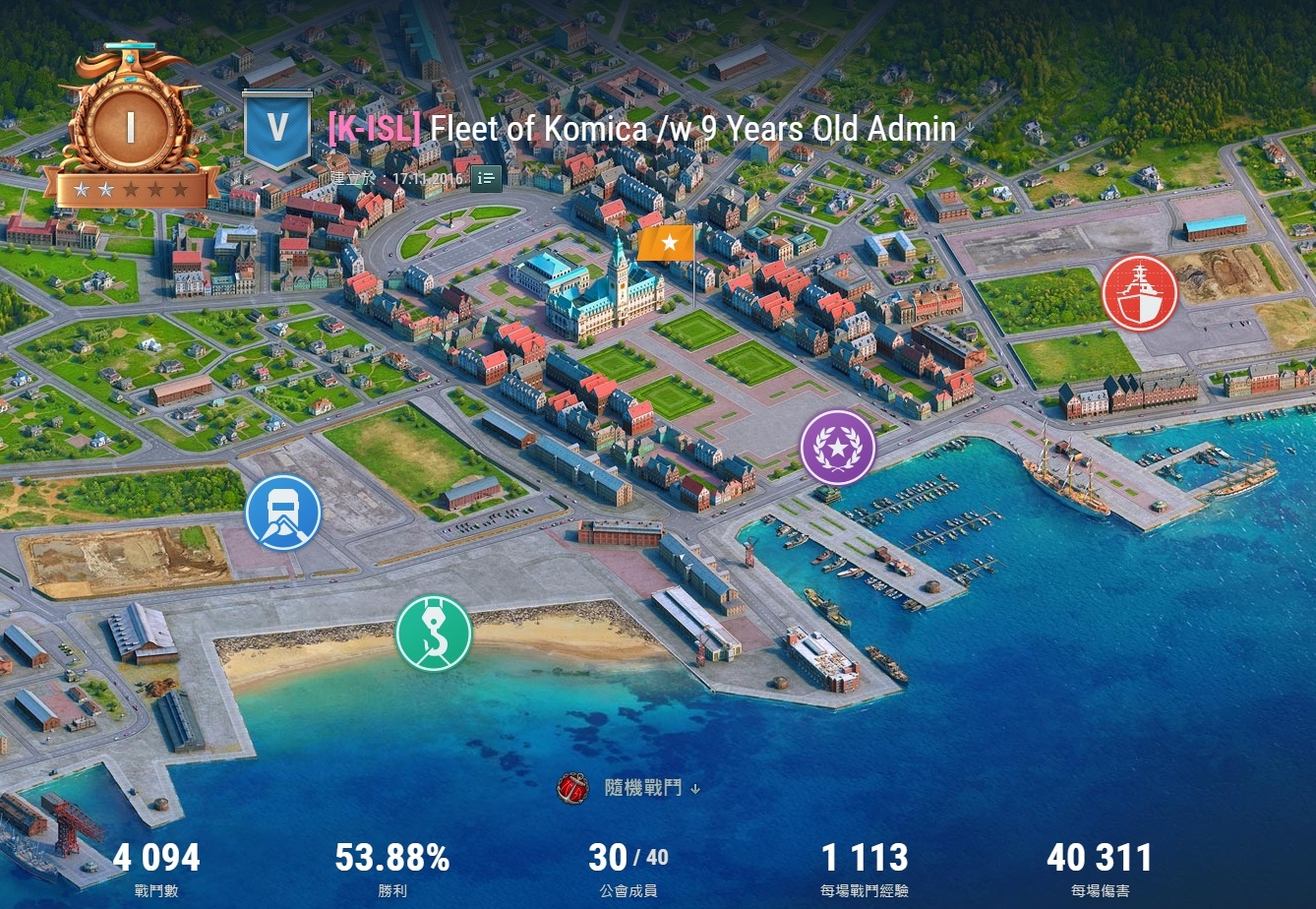Click the blue level V clan shield

coord(277,129)
